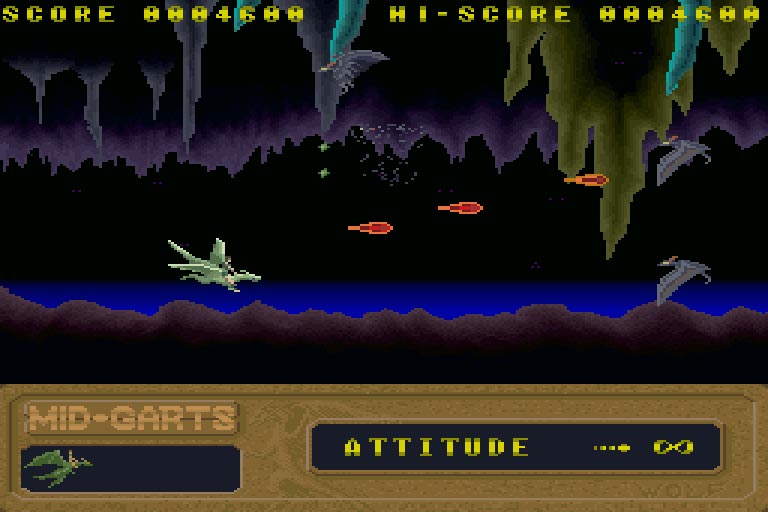Click the orange shot weapon icon
The image size is (768, 512).
(613, 447)
